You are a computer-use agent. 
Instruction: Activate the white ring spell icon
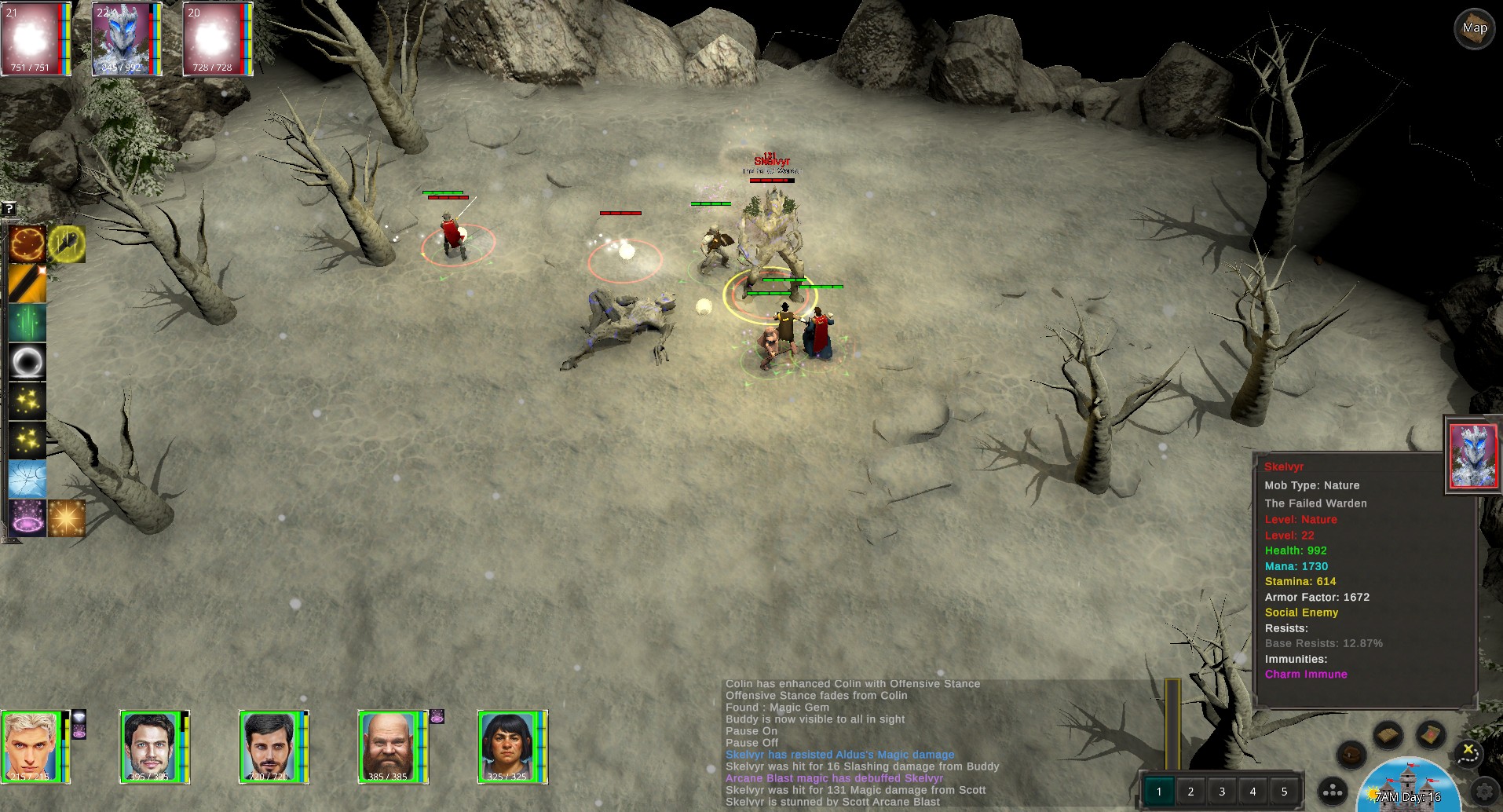pyautogui.click(x=27, y=362)
